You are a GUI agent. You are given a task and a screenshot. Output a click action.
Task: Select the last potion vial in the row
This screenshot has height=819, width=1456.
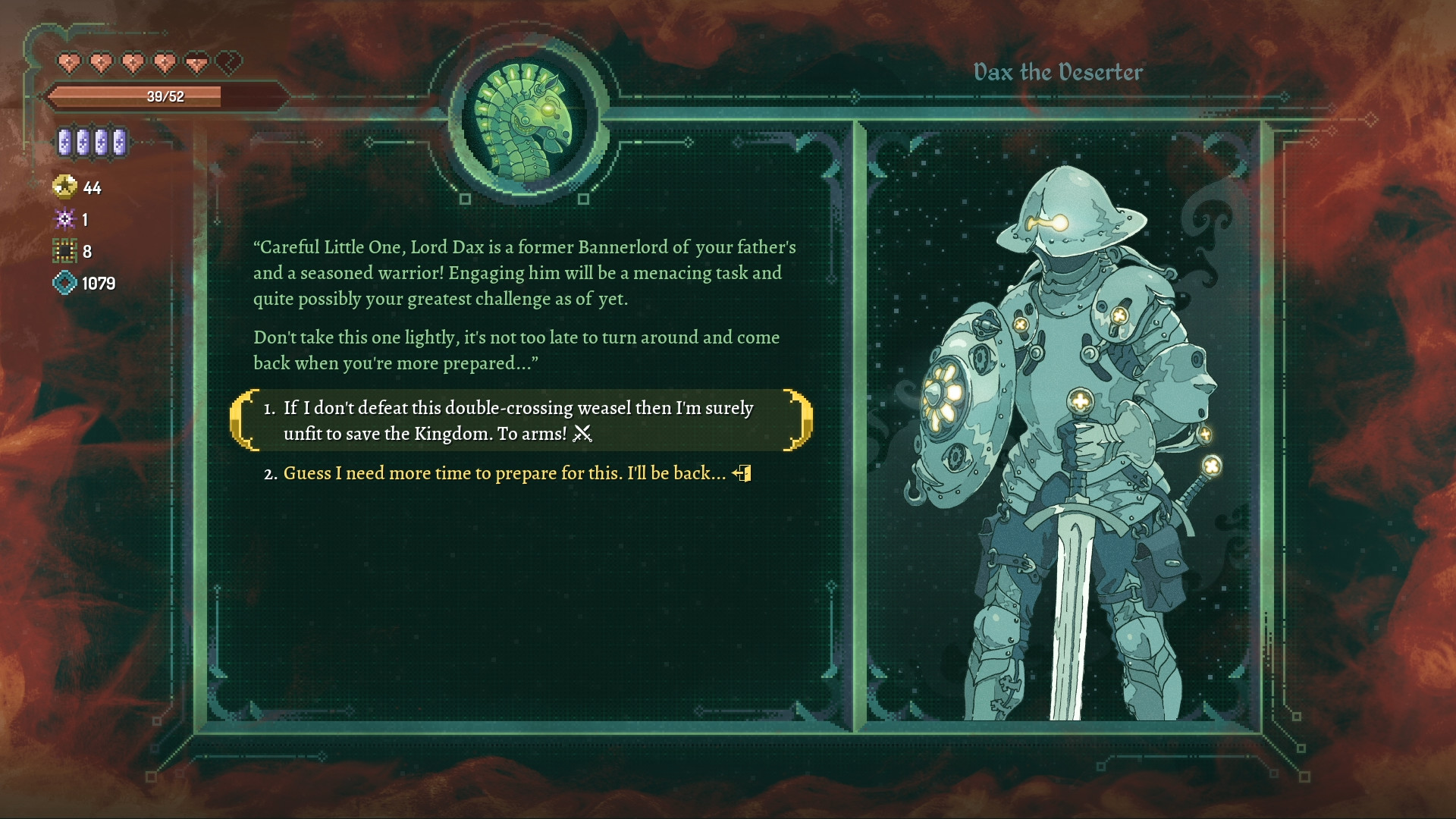point(119,142)
